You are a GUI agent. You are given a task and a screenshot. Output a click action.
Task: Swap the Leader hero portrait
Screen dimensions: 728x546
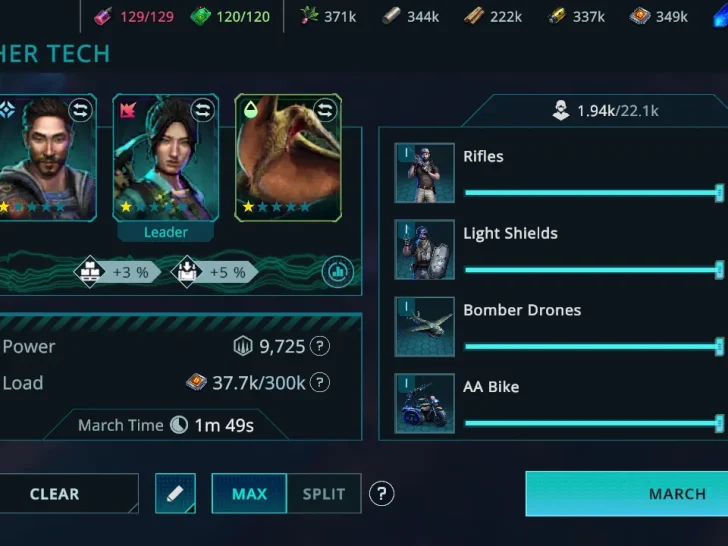point(203,110)
